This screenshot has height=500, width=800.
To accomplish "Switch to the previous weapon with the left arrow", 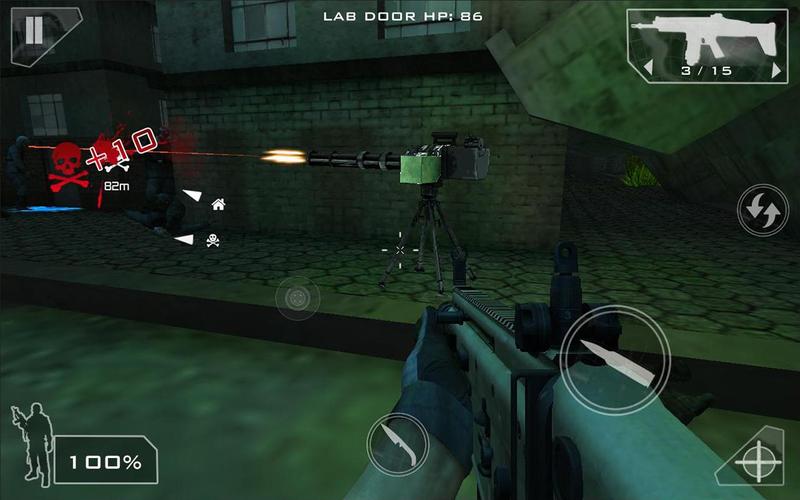I will 646,69.
